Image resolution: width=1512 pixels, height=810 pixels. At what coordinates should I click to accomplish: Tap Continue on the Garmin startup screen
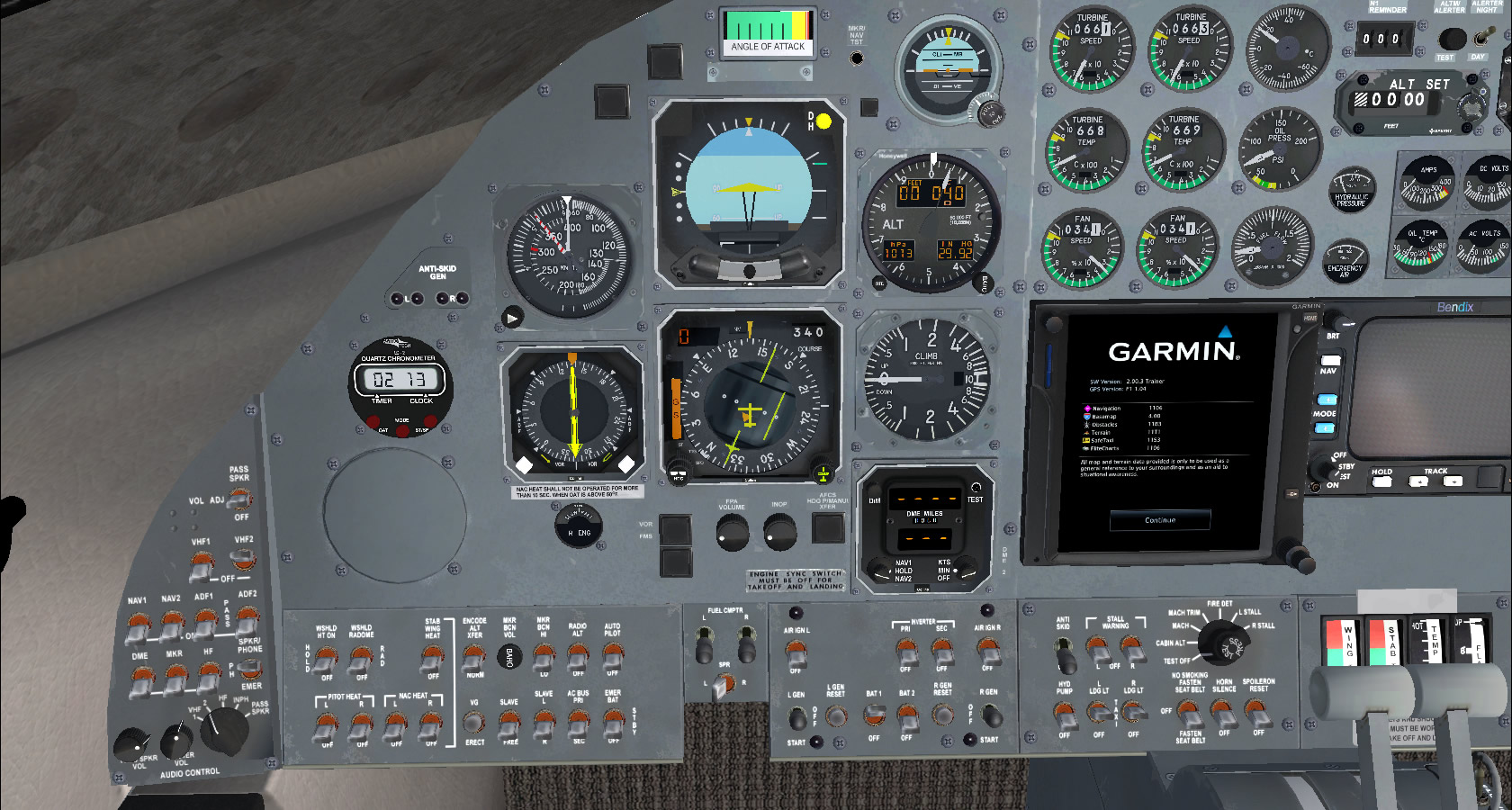click(1160, 520)
